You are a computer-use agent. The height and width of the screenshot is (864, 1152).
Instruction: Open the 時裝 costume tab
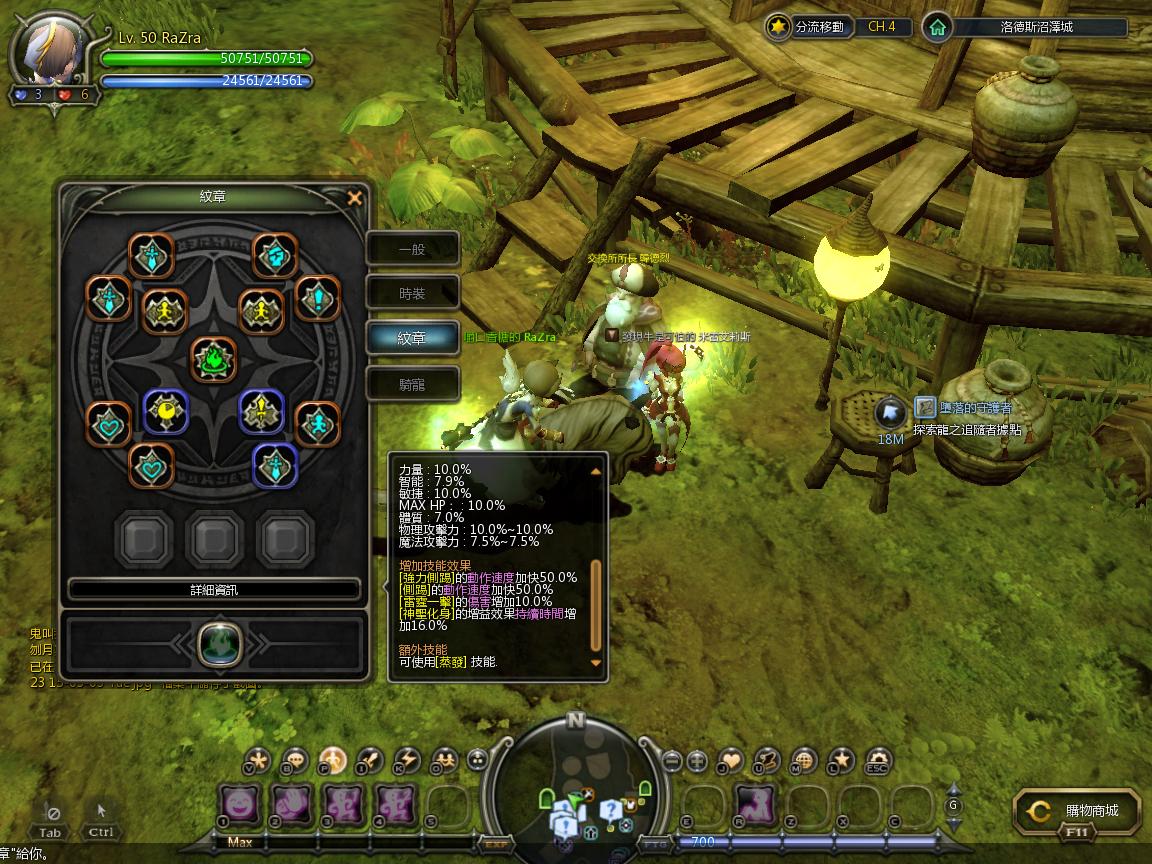coord(412,294)
